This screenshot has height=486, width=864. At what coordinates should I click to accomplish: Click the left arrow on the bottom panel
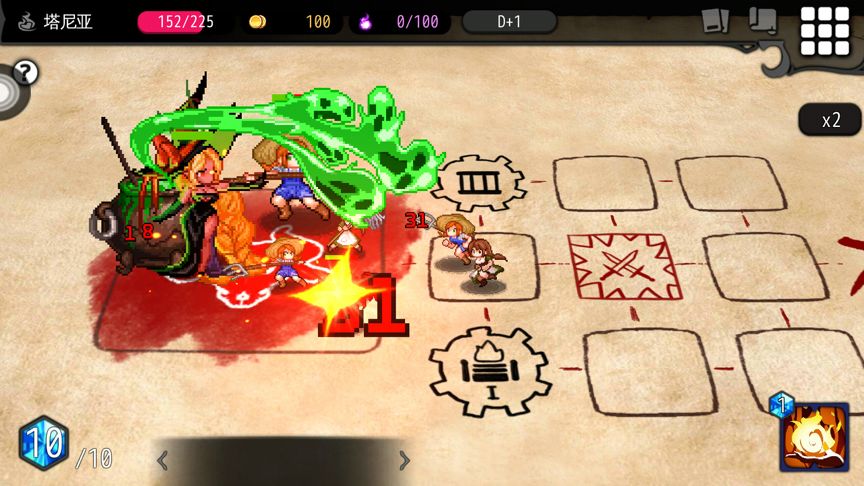point(163,460)
